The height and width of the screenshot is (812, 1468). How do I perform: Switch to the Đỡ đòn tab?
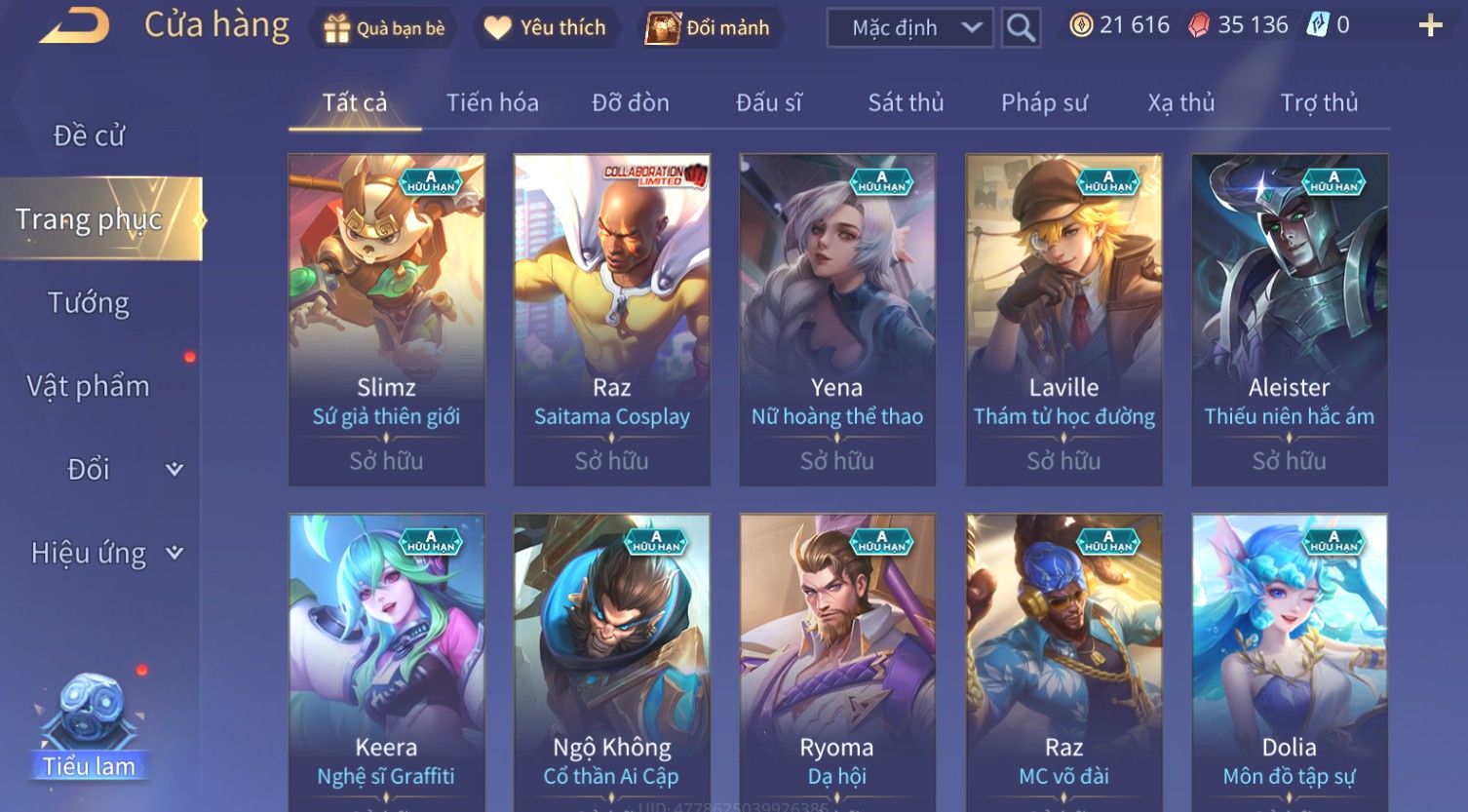tap(630, 102)
